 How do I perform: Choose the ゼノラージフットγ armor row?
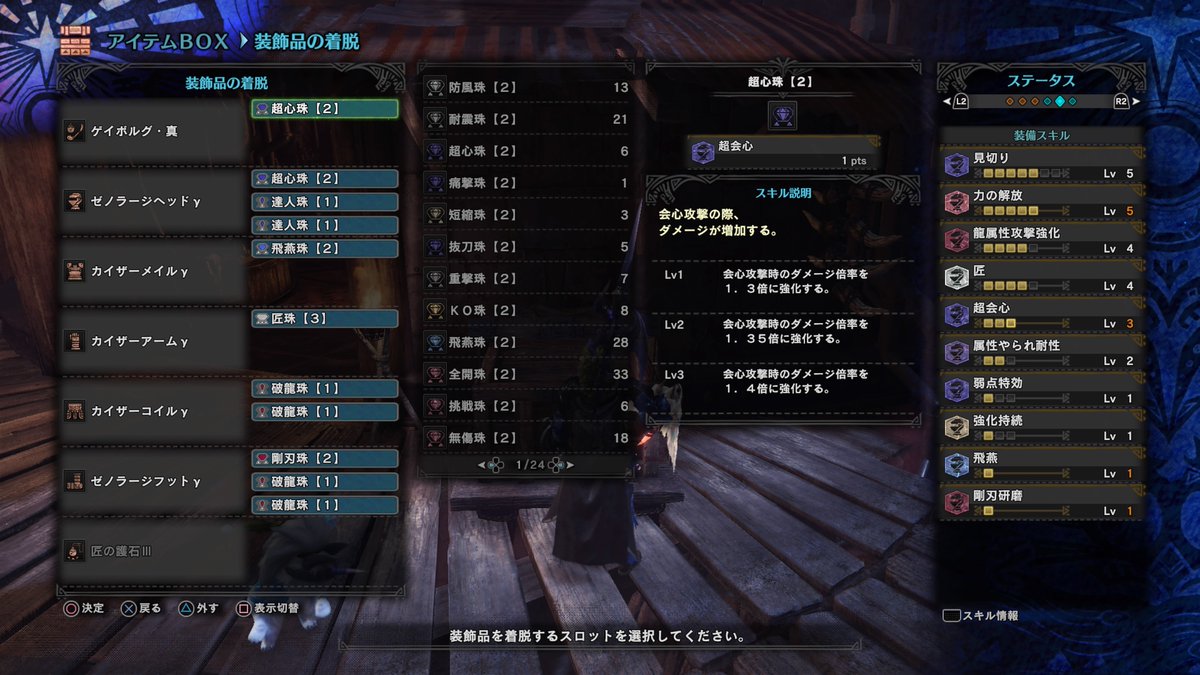pyautogui.click(x=153, y=481)
